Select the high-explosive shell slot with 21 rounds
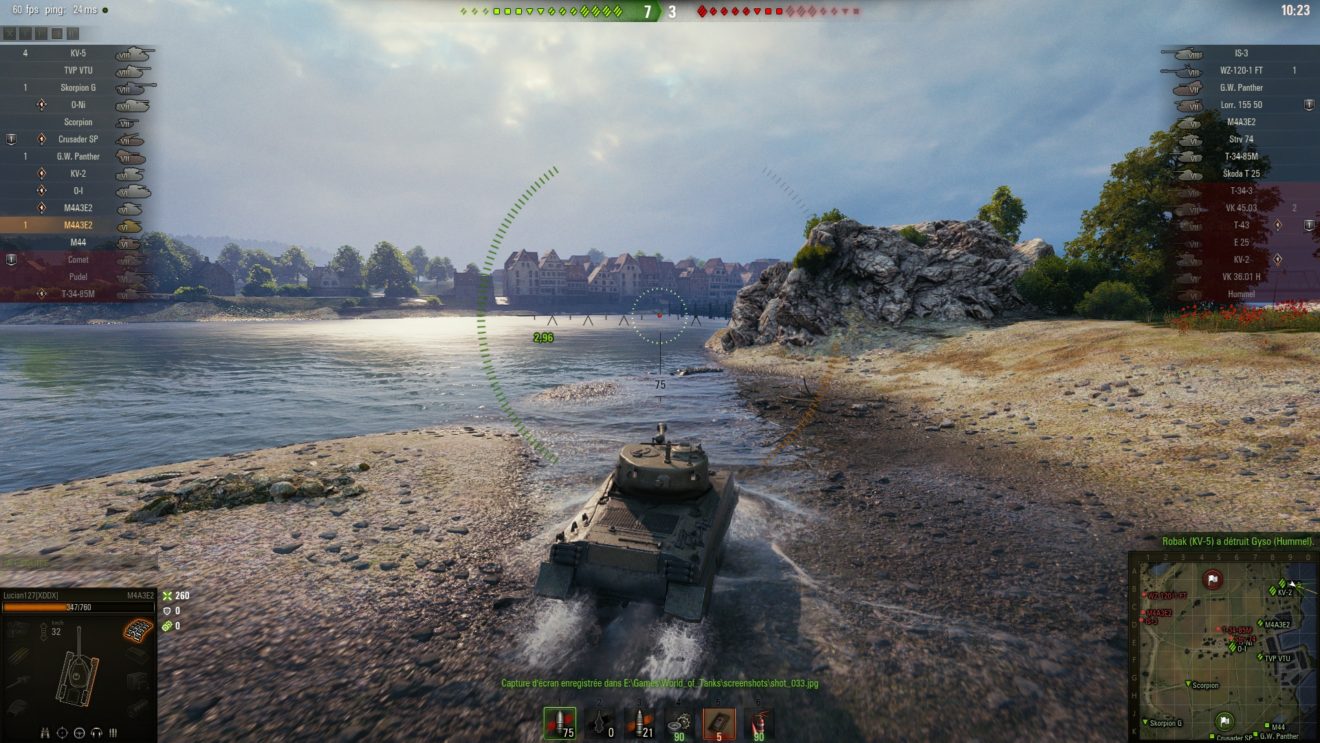This screenshot has width=1320, height=743. pyautogui.click(x=639, y=724)
